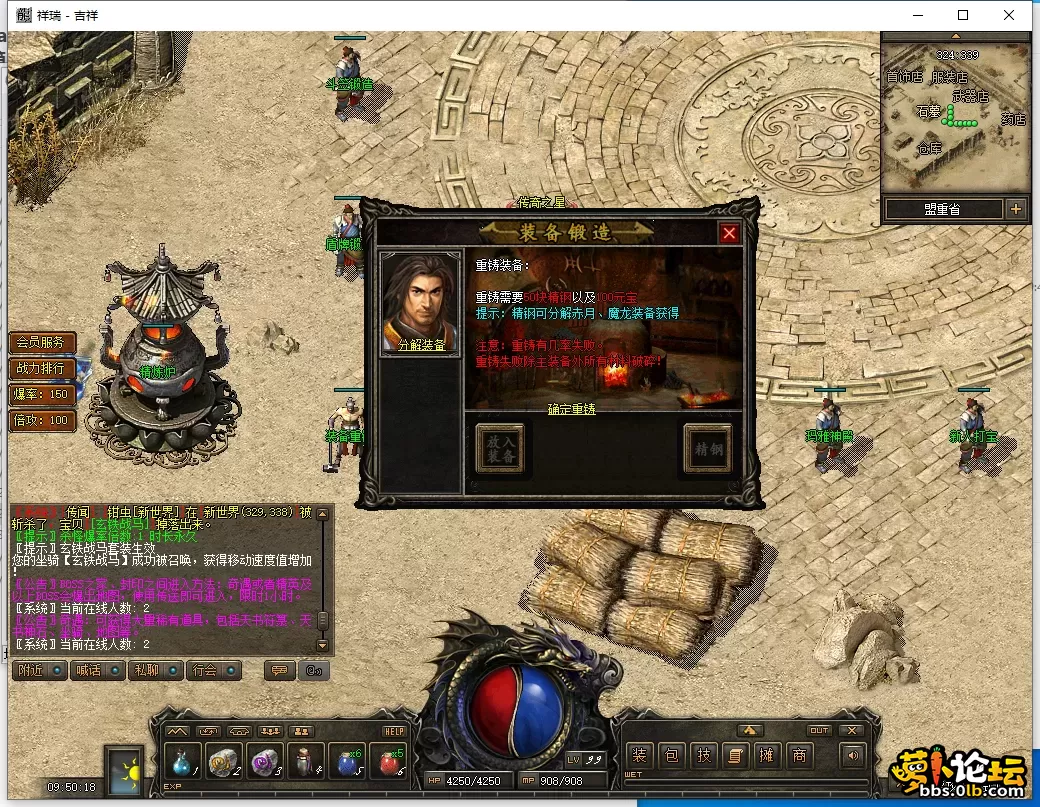Screen dimensions: 1040x807
Task: Open the 分解装备 dismantle equipment link
Action: 421,344
